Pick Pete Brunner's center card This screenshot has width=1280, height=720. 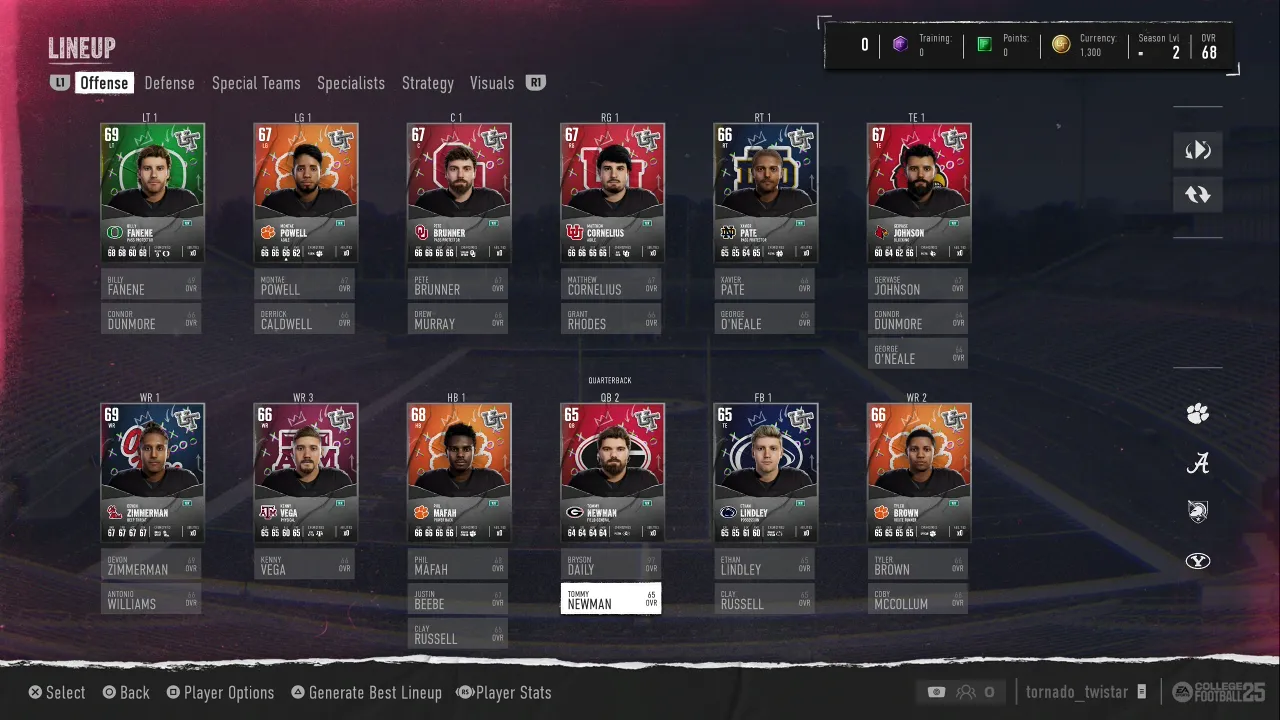pos(459,192)
